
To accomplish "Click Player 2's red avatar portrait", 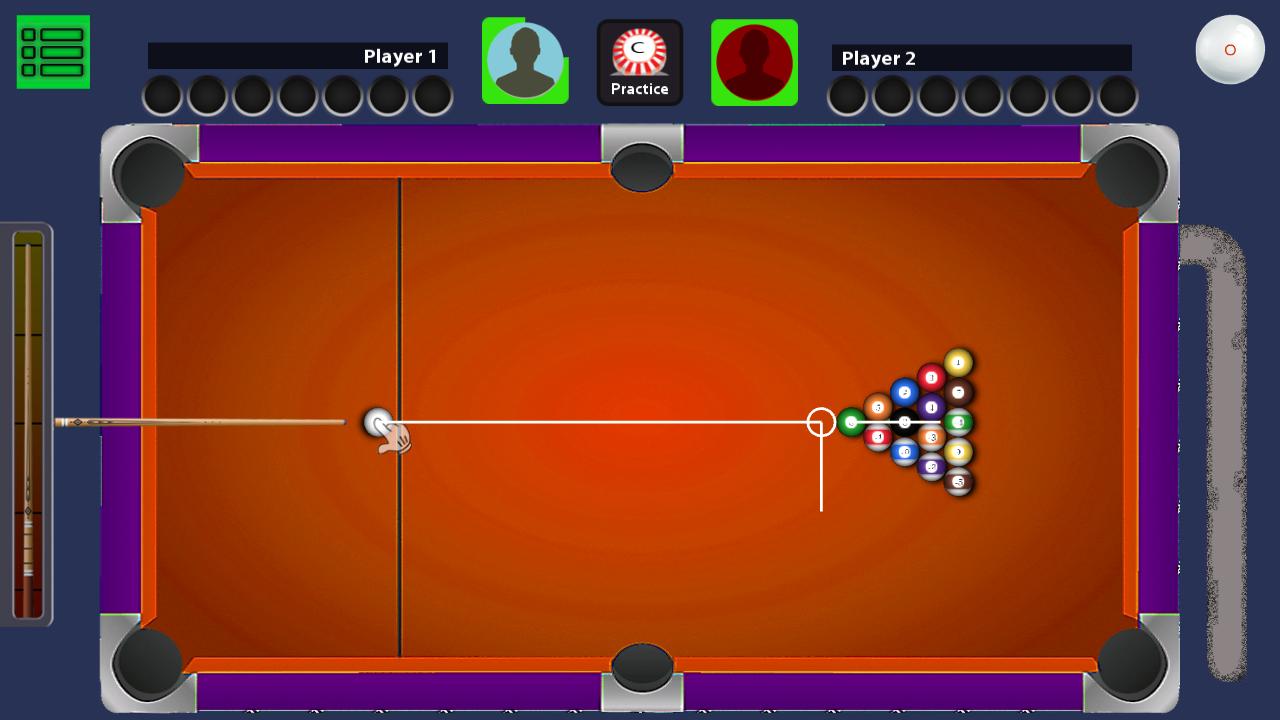I will click(x=754, y=62).
